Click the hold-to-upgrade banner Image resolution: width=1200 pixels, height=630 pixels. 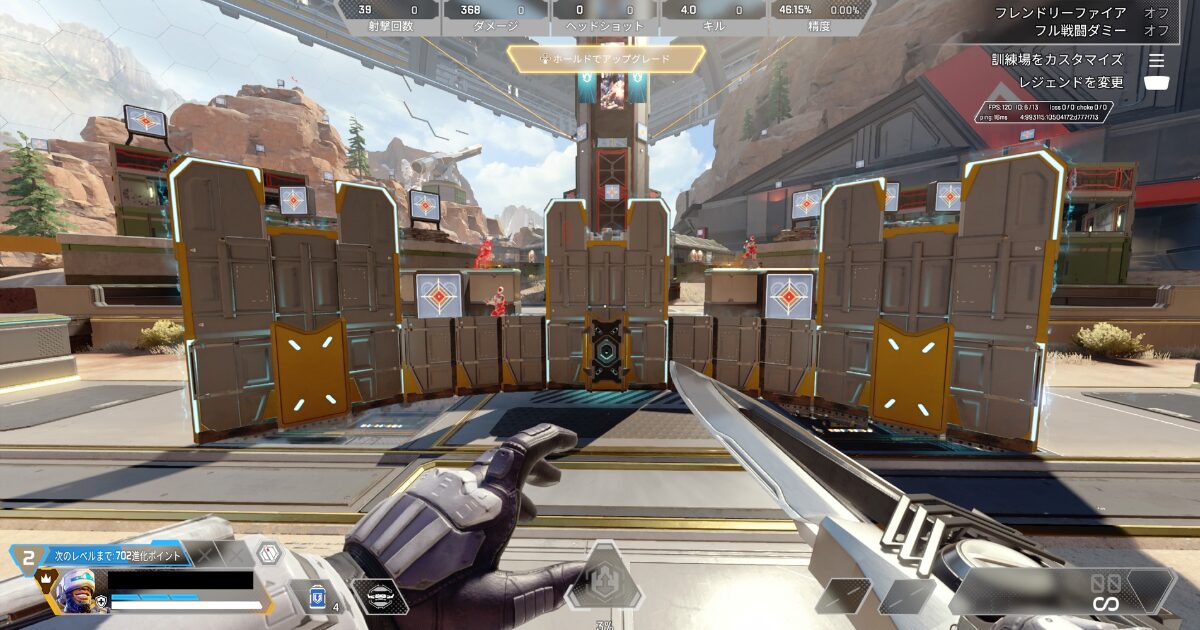(x=603, y=59)
